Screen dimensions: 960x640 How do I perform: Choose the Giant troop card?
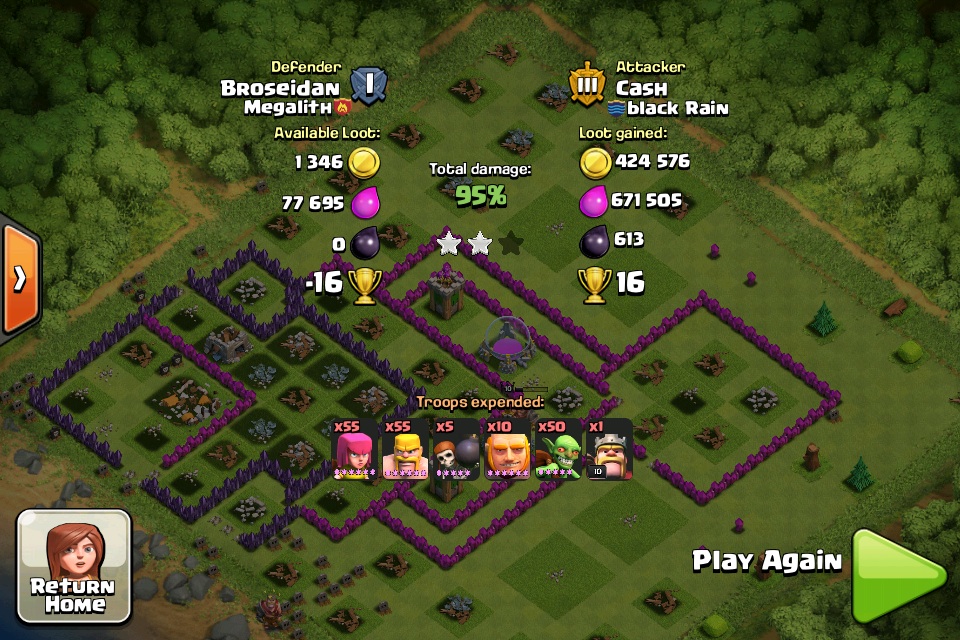pyautogui.click(x=507, y=449)
